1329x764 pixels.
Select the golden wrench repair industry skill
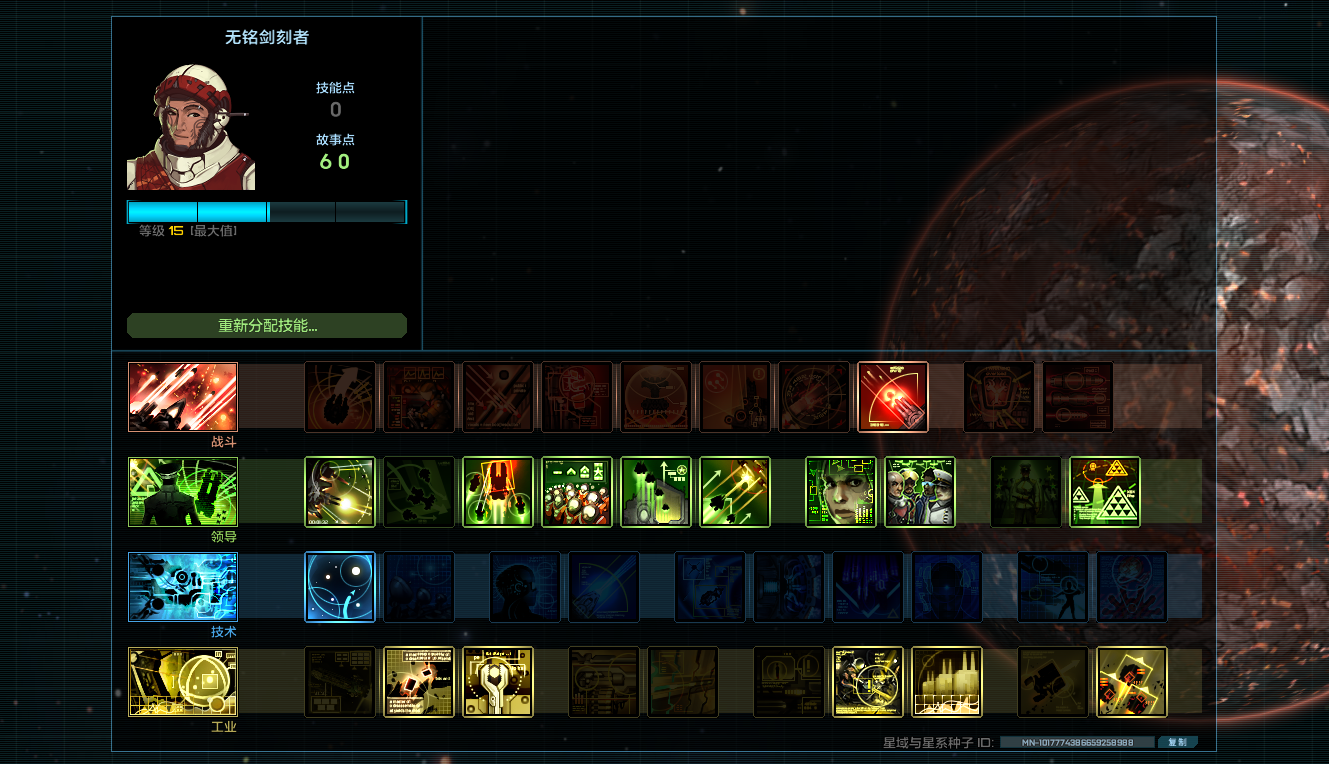click(x=498, y=682)
